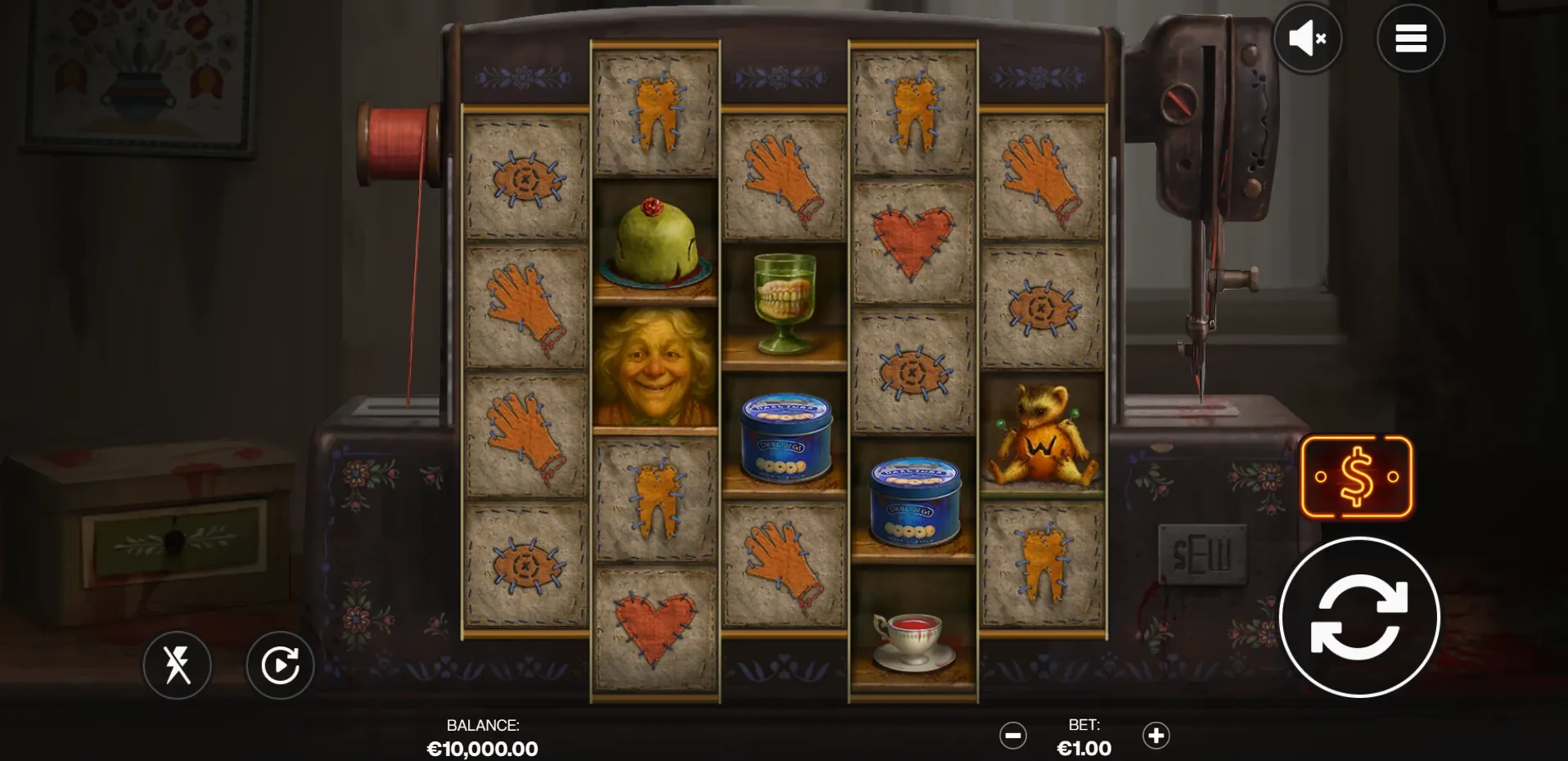Toggle the muted sound speaker icon

point(1307,38)
